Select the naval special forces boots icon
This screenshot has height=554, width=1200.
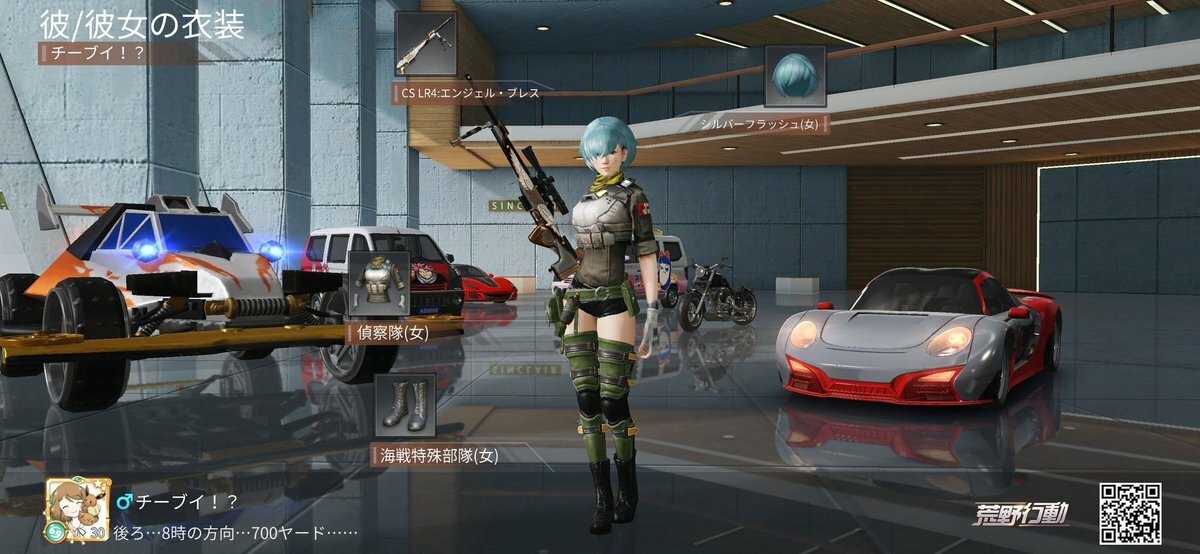click(405, 405)
